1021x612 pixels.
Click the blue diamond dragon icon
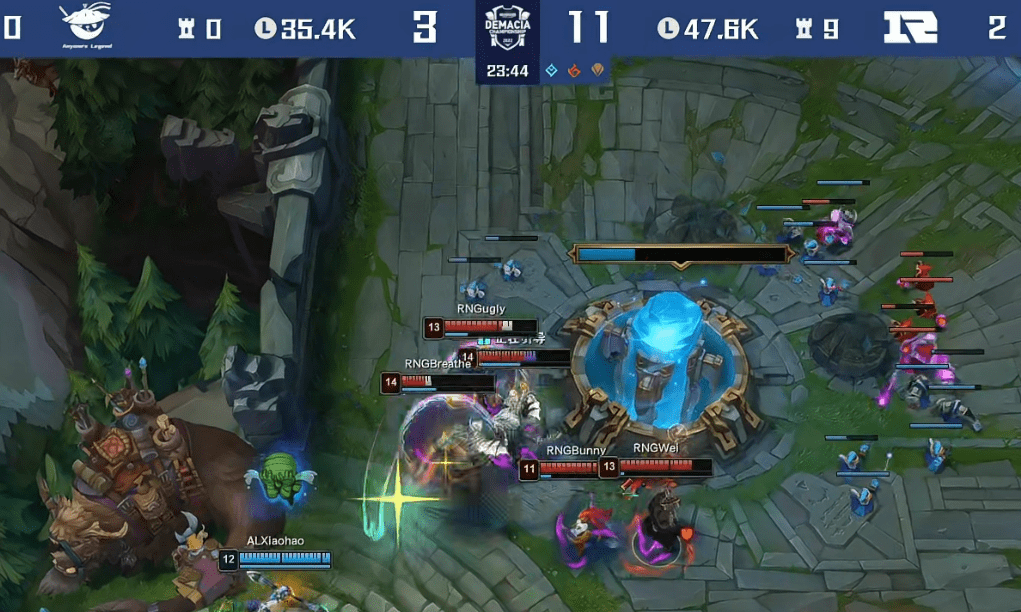[551, 70]
